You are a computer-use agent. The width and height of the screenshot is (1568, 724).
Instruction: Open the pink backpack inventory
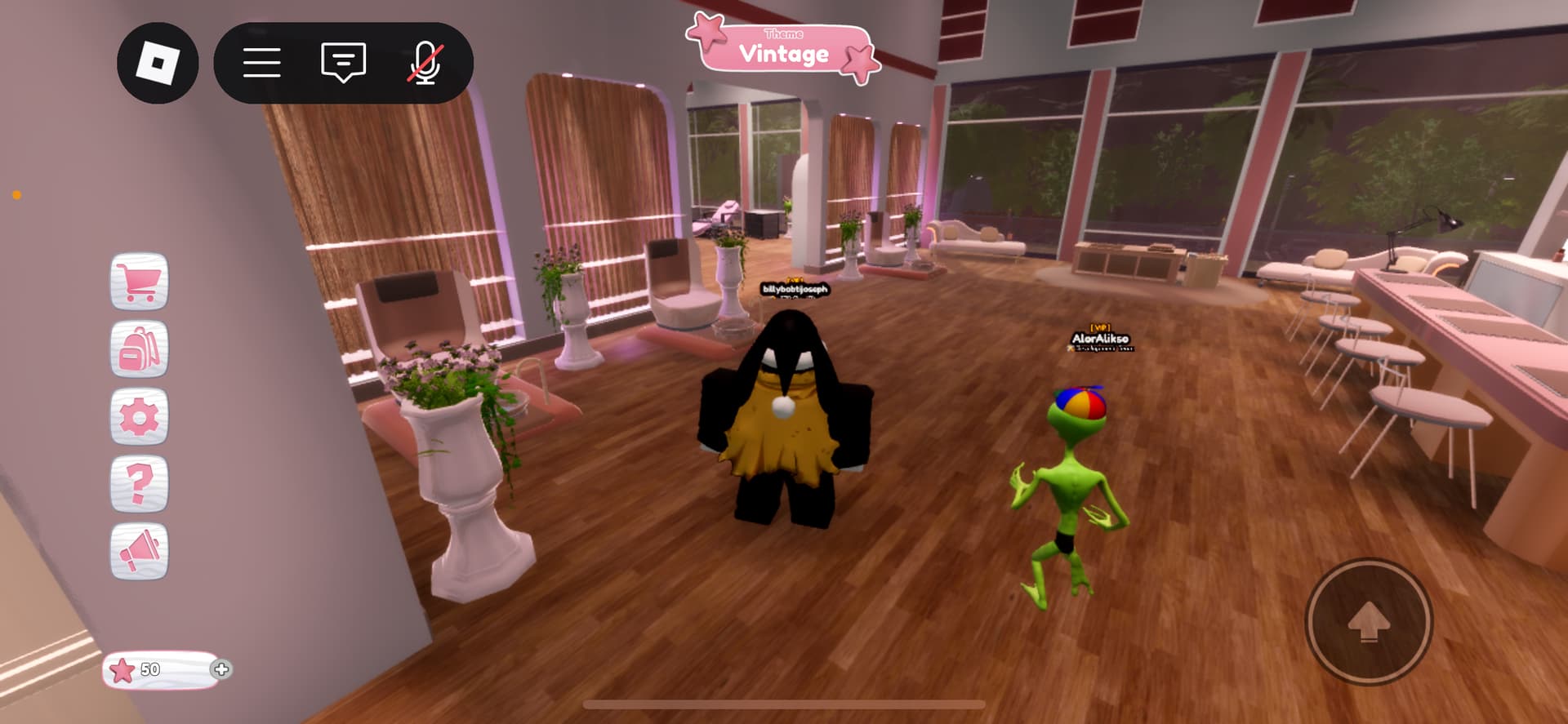(139, 349)
